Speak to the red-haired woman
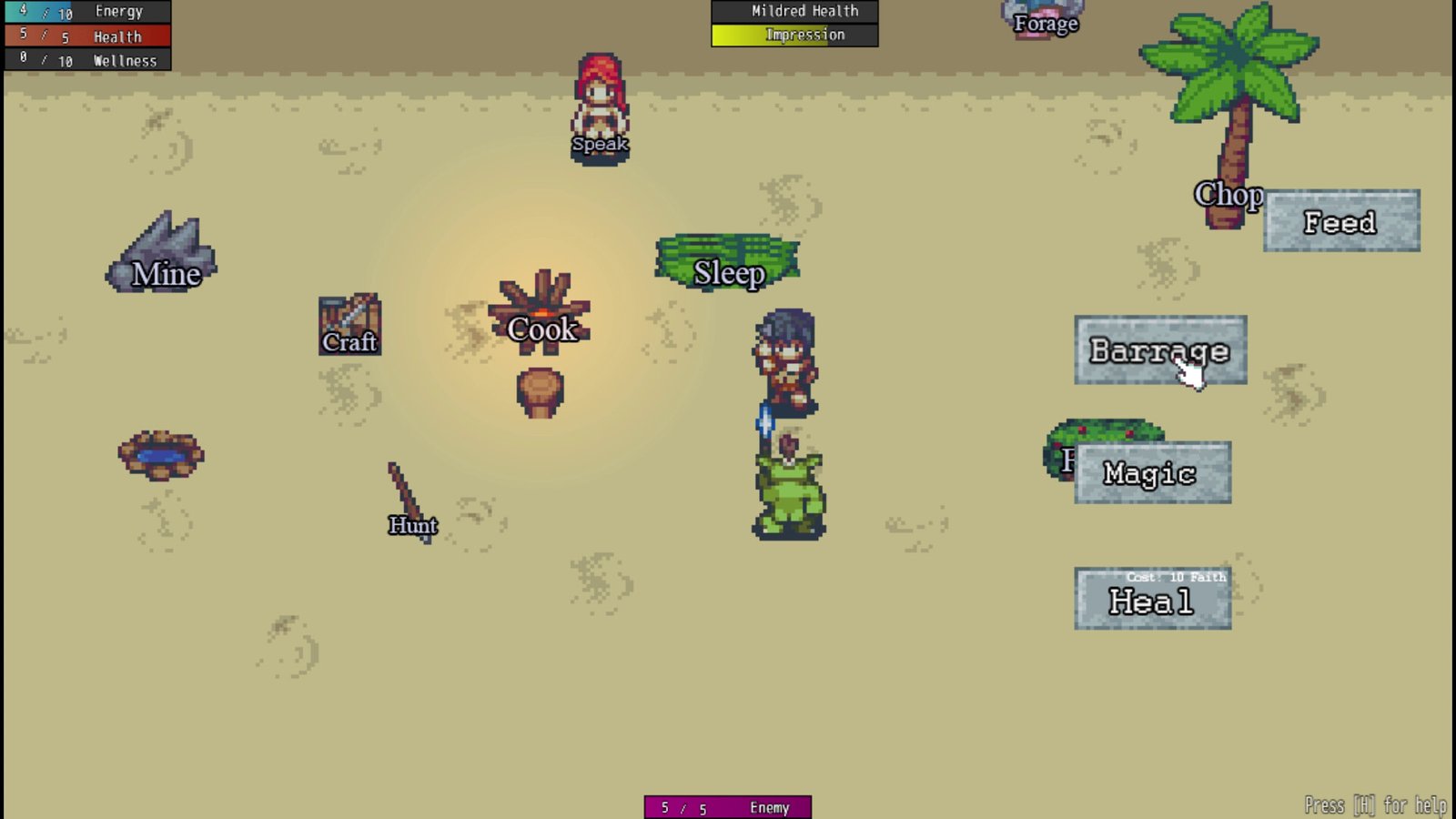1456x819 pixels. point(600,100)
